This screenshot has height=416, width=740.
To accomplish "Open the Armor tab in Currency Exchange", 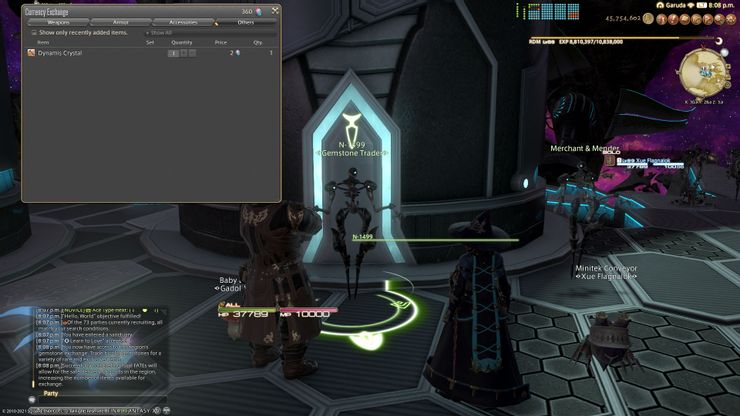I will point(120,21).
